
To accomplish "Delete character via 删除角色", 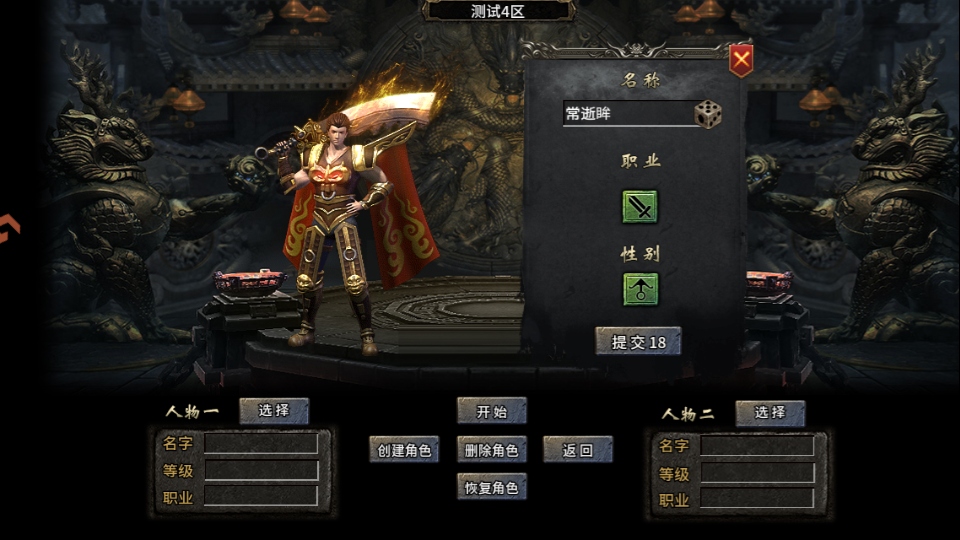I will (x=491, y=450).
